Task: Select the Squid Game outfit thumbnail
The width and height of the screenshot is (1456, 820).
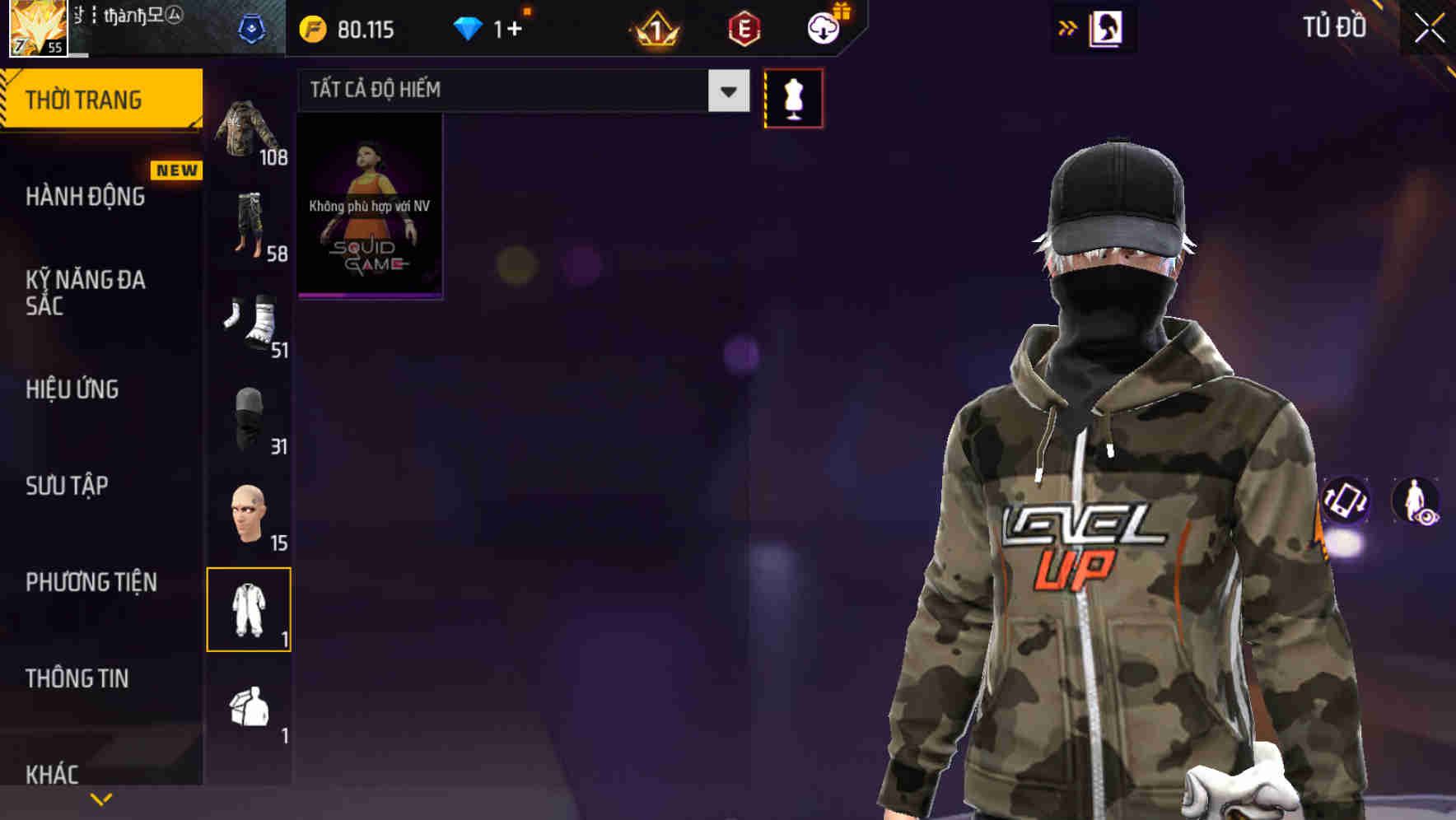Action: [x=370, y=206]
